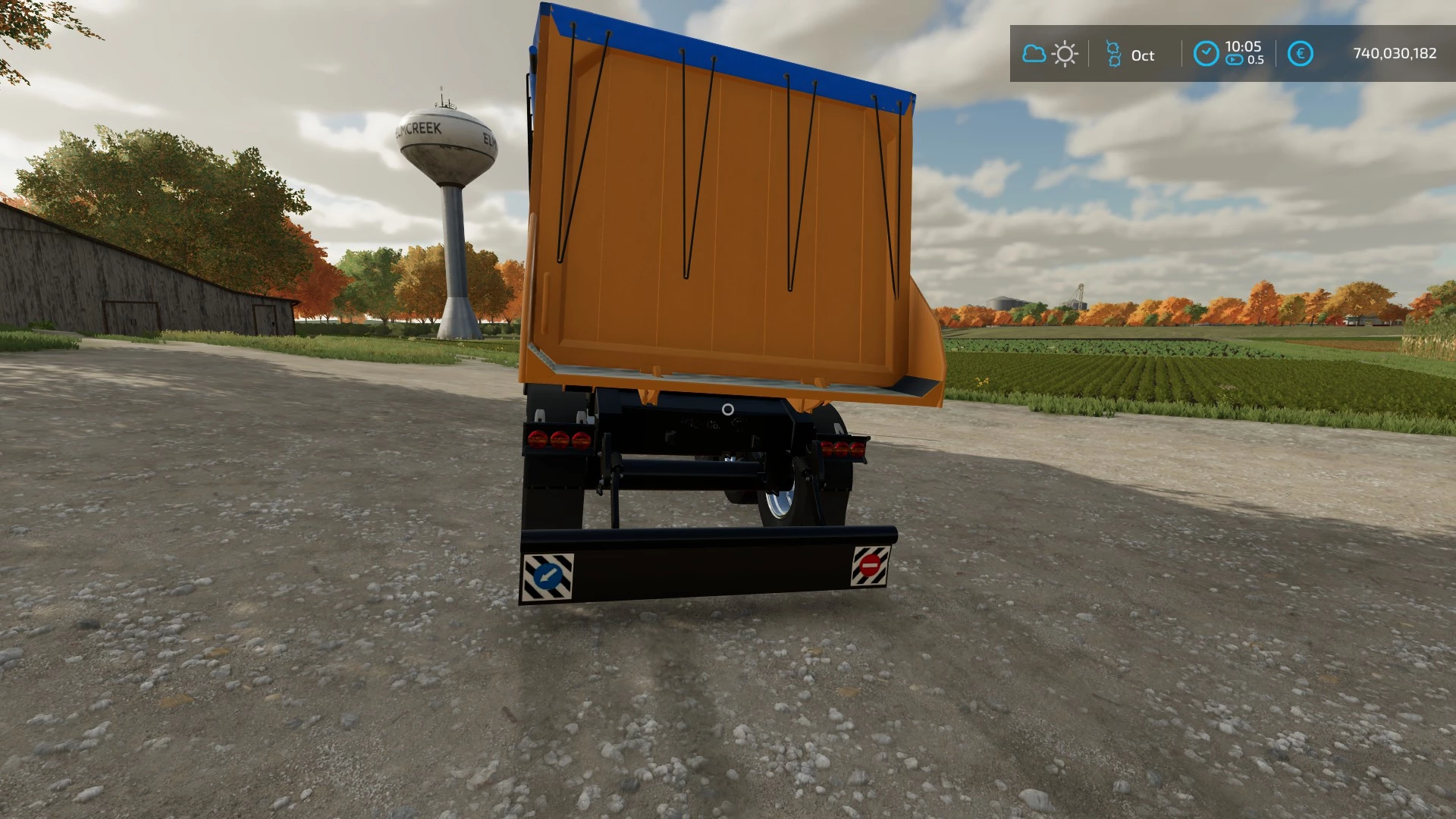The image size is (1456, 819).
Task: Click the 0.5 time scale value
Action: tap(1257, 61)
